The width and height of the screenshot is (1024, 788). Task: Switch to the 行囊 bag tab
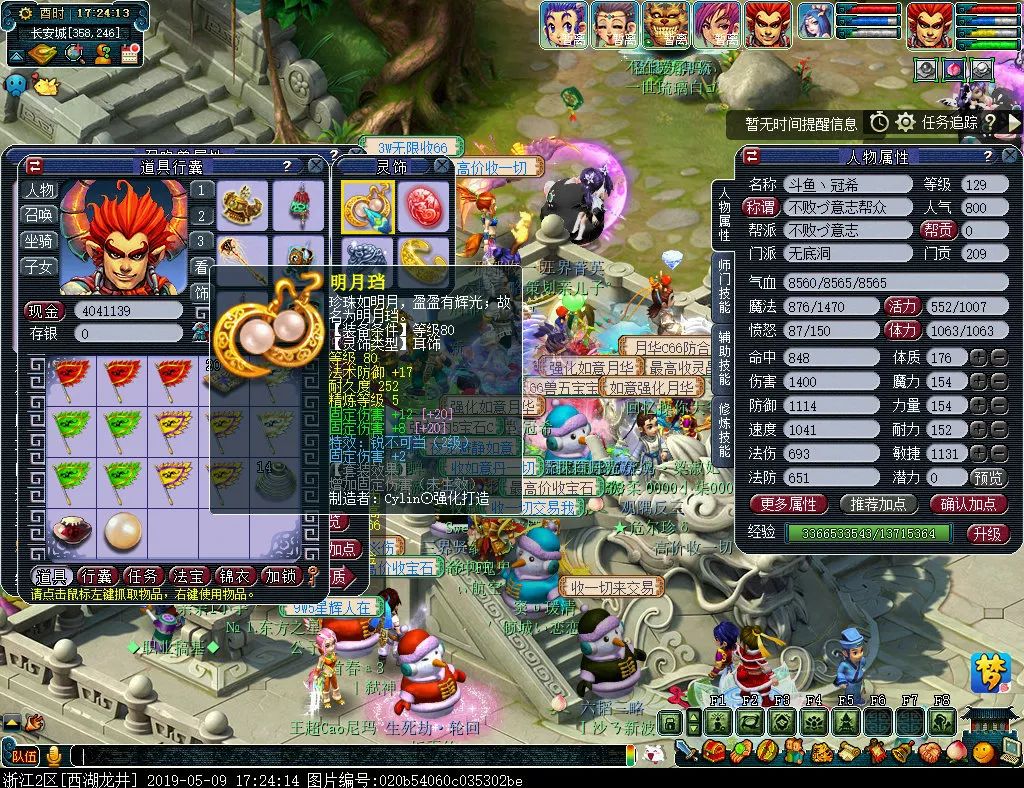coord(97,576)
